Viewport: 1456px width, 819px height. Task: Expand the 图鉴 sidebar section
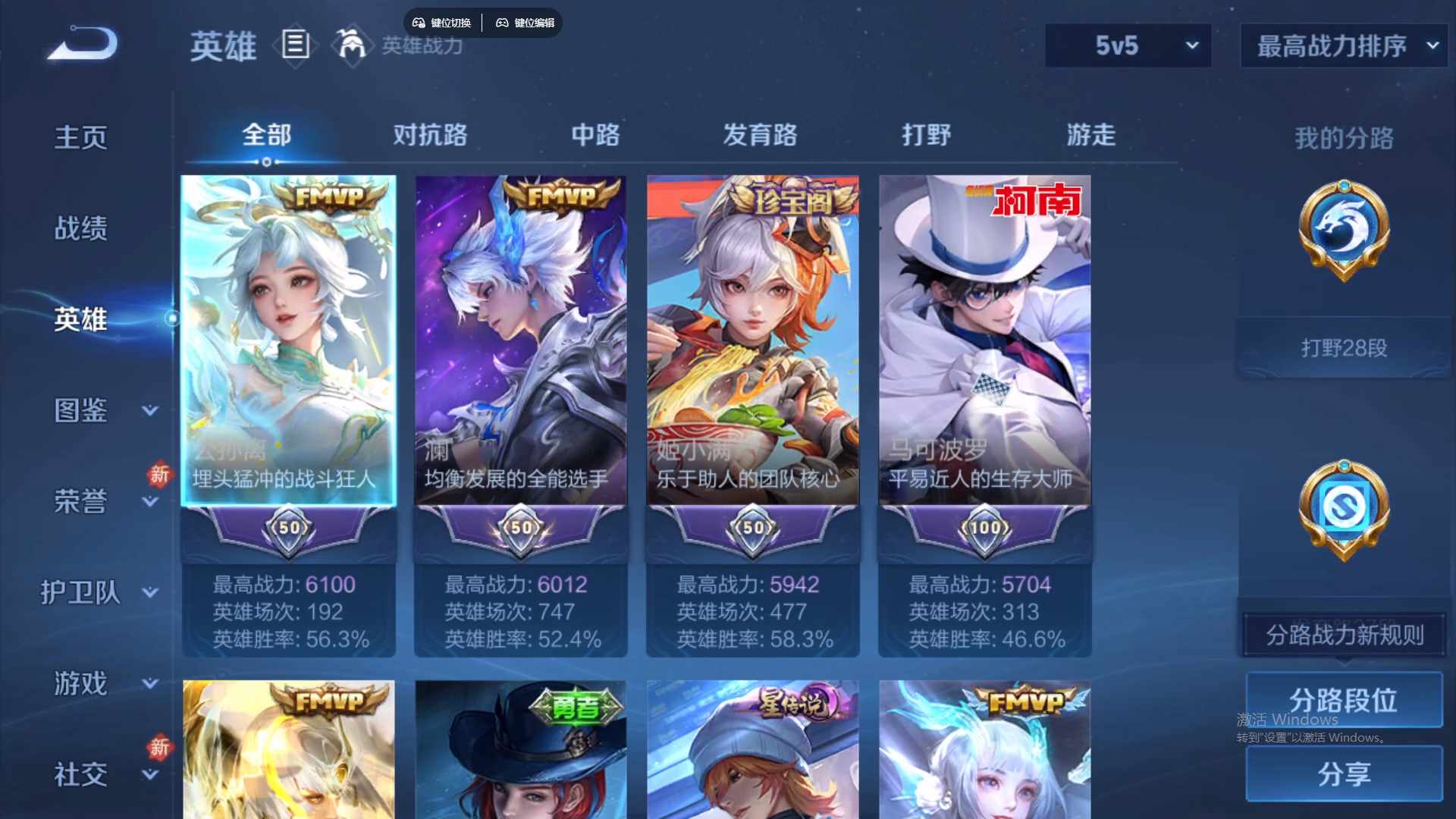pyautogui.click(x=81, y=412)
